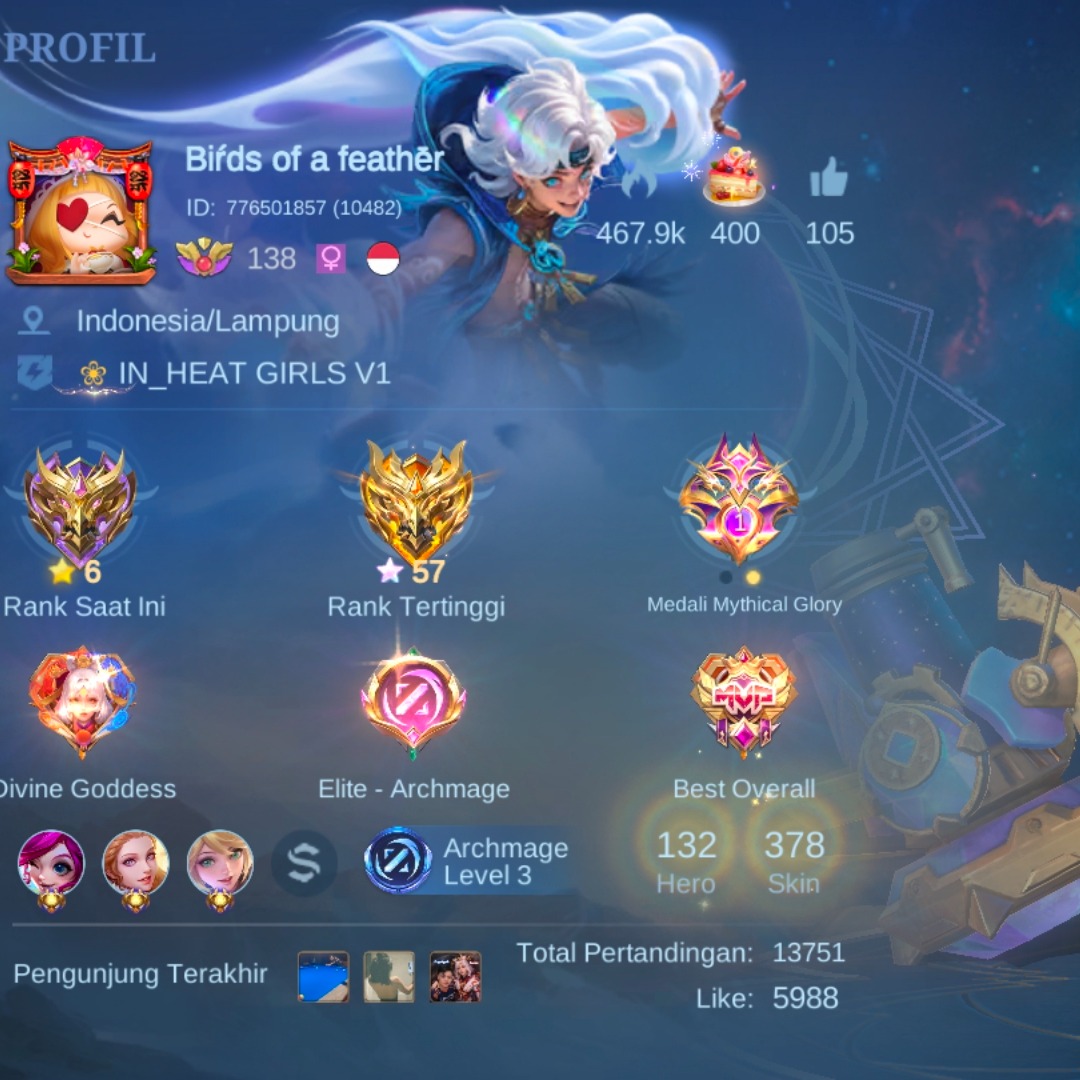Open the IN_HEAT GIRLS V1 squad
This screenshot has height=1080, width=1080.
click(254, 373)
